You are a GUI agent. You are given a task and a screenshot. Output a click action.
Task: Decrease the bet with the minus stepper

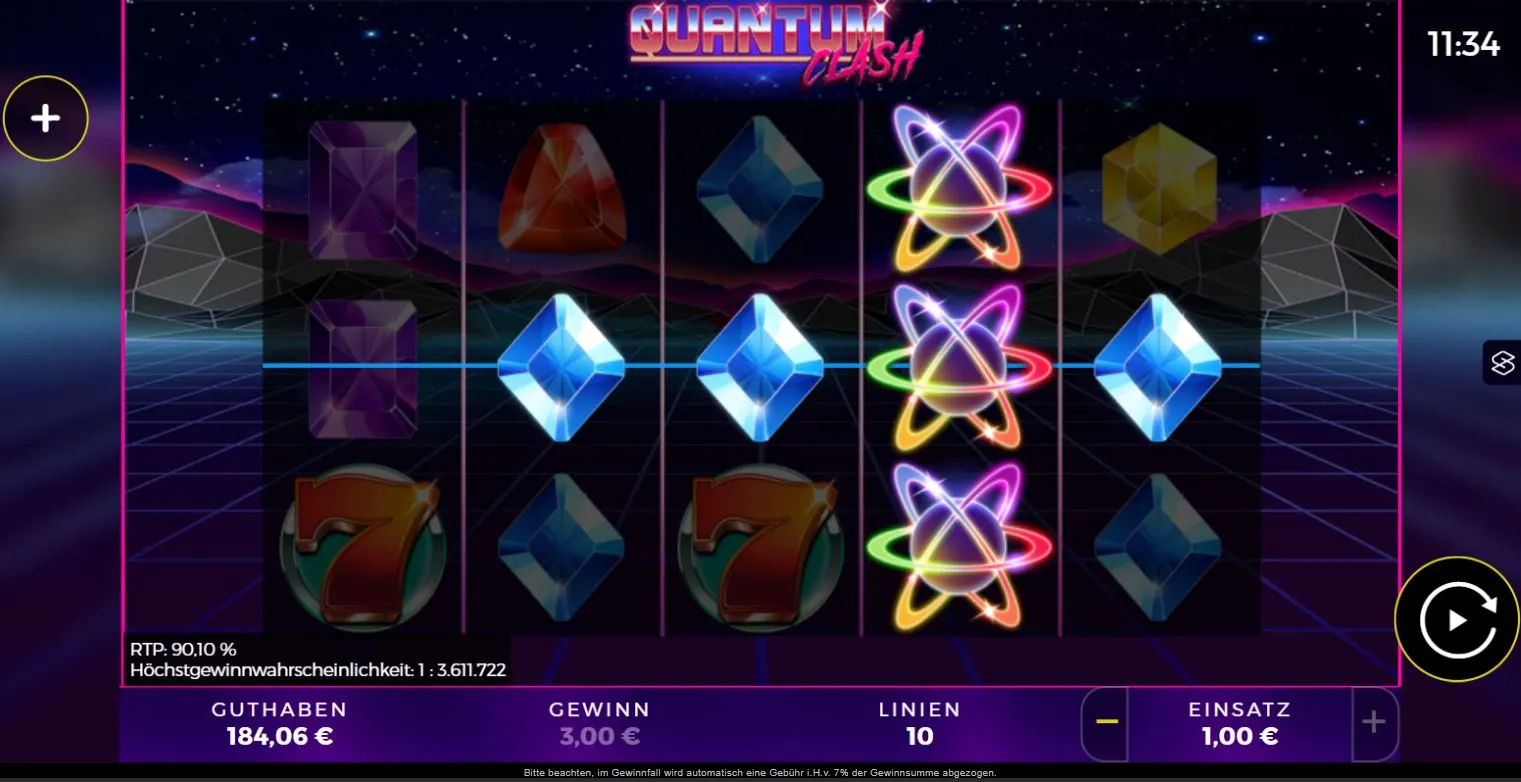[1105, 723]
